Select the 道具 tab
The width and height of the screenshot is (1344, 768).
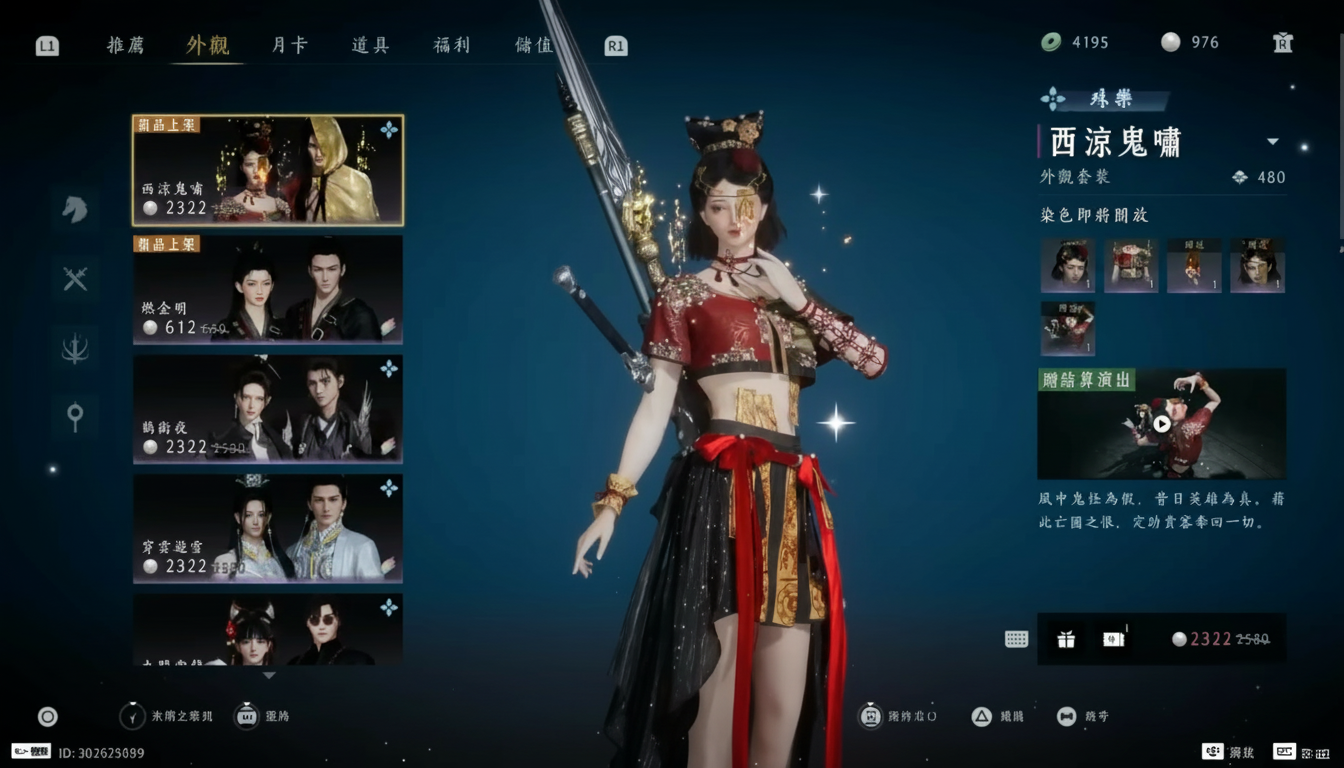pos(370,45)
